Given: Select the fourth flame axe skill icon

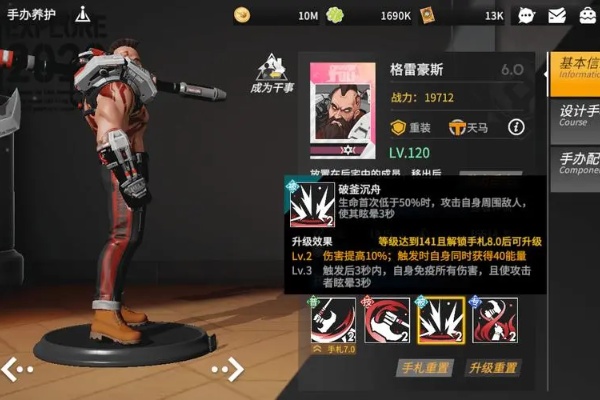Looking at the screenshot, I should pyautogui.click(x=494, y=321).
